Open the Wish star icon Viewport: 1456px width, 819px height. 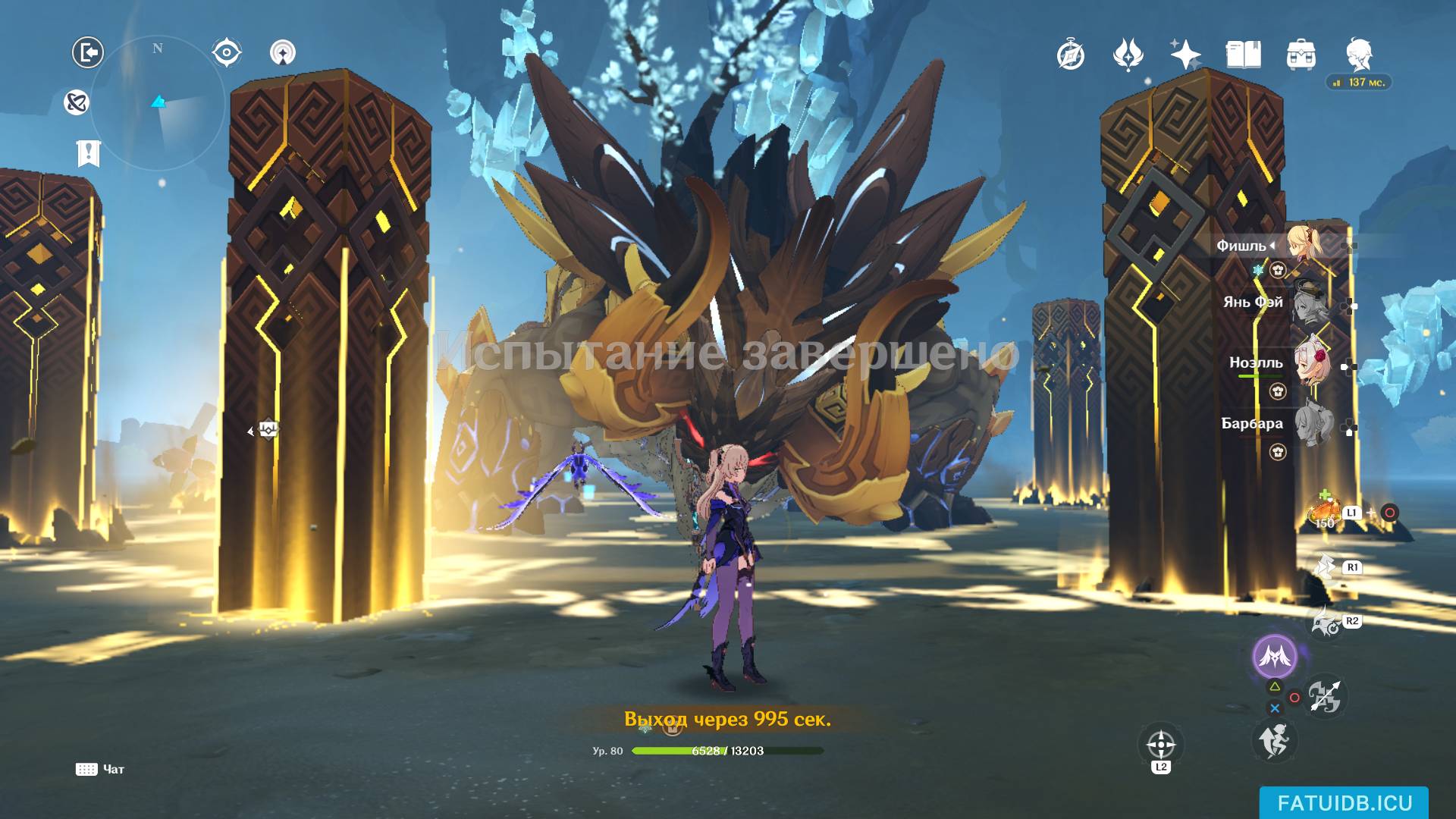click(x=1185, y=55)
